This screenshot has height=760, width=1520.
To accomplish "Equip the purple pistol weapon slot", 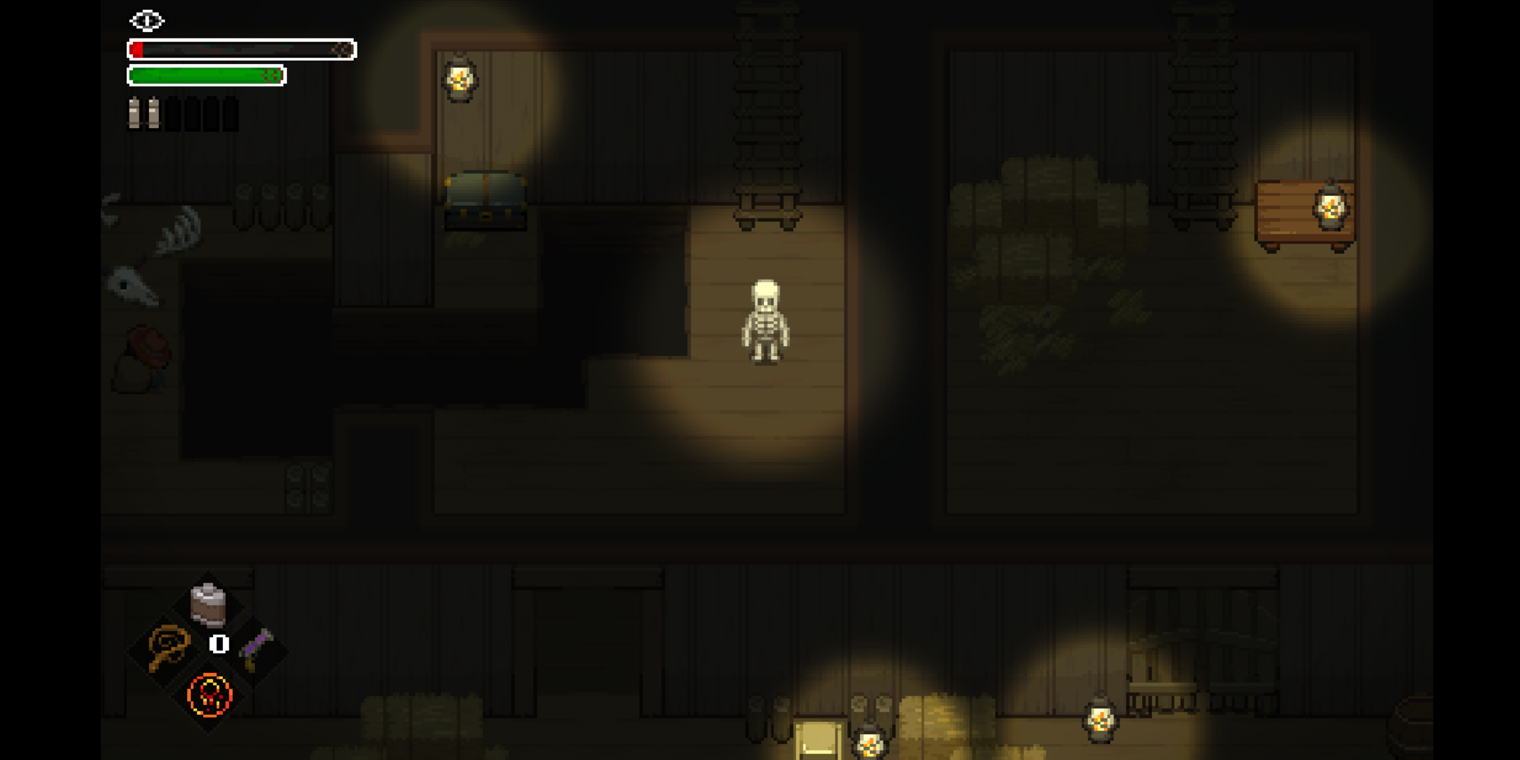I will point(255,648).
